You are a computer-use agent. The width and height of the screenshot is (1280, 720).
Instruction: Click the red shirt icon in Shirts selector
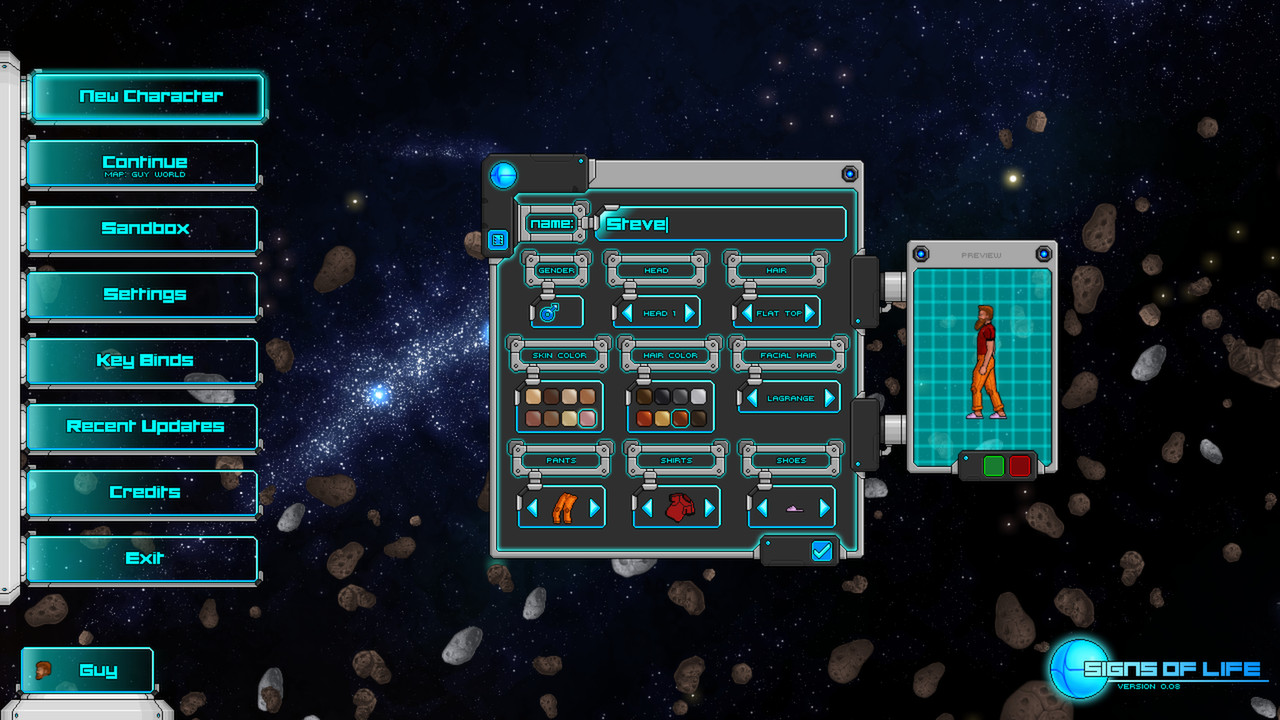coord(681,507)
